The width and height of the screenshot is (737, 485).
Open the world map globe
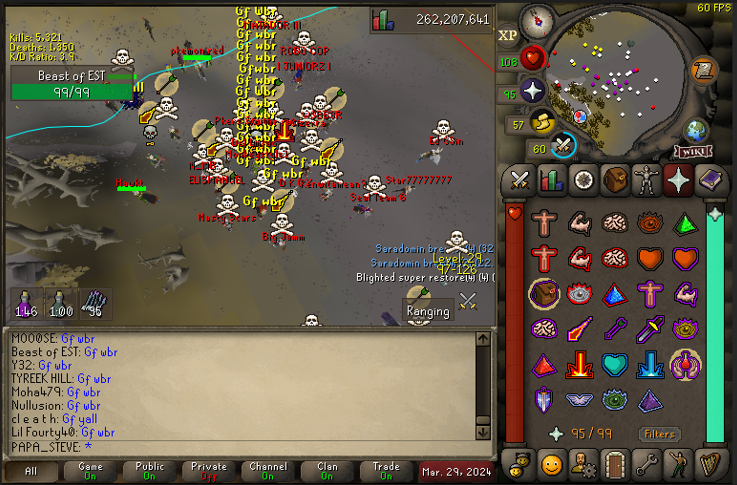tap(696, 130)
